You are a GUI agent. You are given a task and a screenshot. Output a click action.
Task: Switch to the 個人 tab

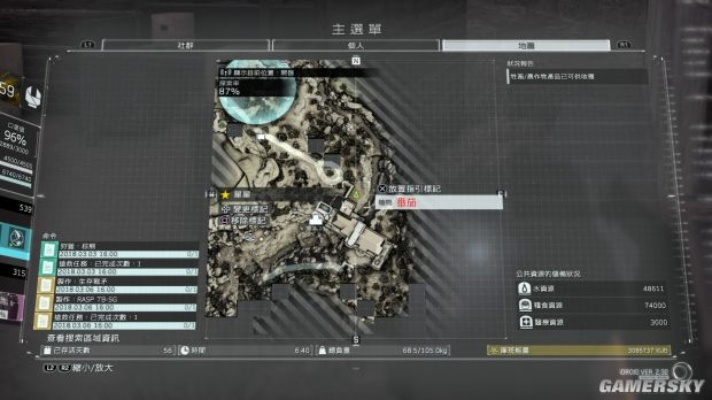tap(355, 45)
